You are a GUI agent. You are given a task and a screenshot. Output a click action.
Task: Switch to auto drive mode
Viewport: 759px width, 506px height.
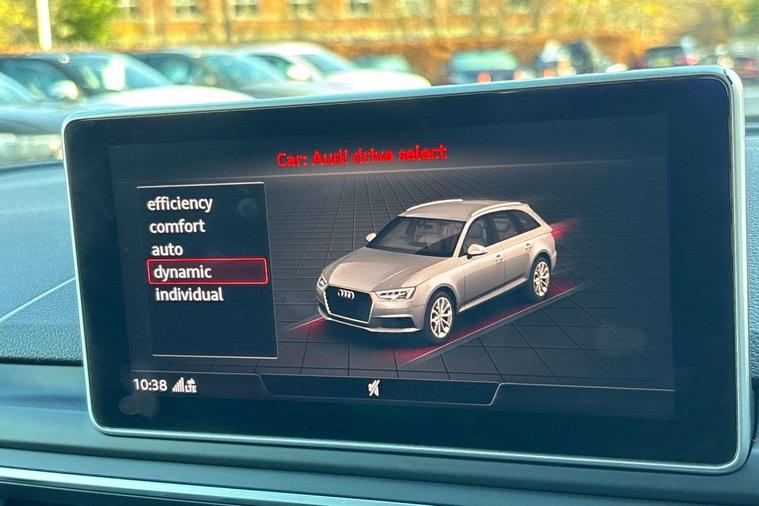coord(167,249)
